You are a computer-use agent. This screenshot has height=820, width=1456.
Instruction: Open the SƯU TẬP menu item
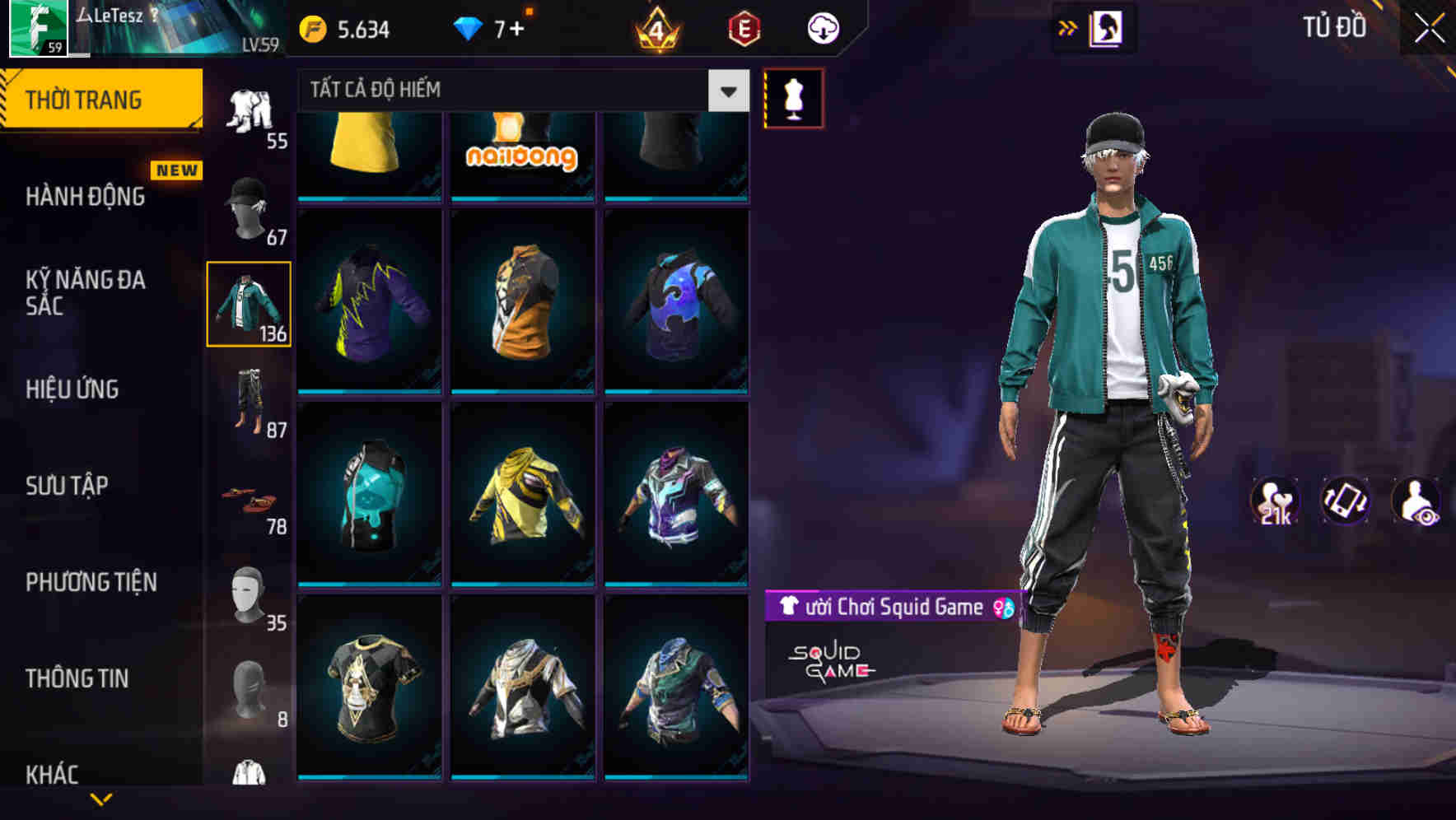click(66, 486)
